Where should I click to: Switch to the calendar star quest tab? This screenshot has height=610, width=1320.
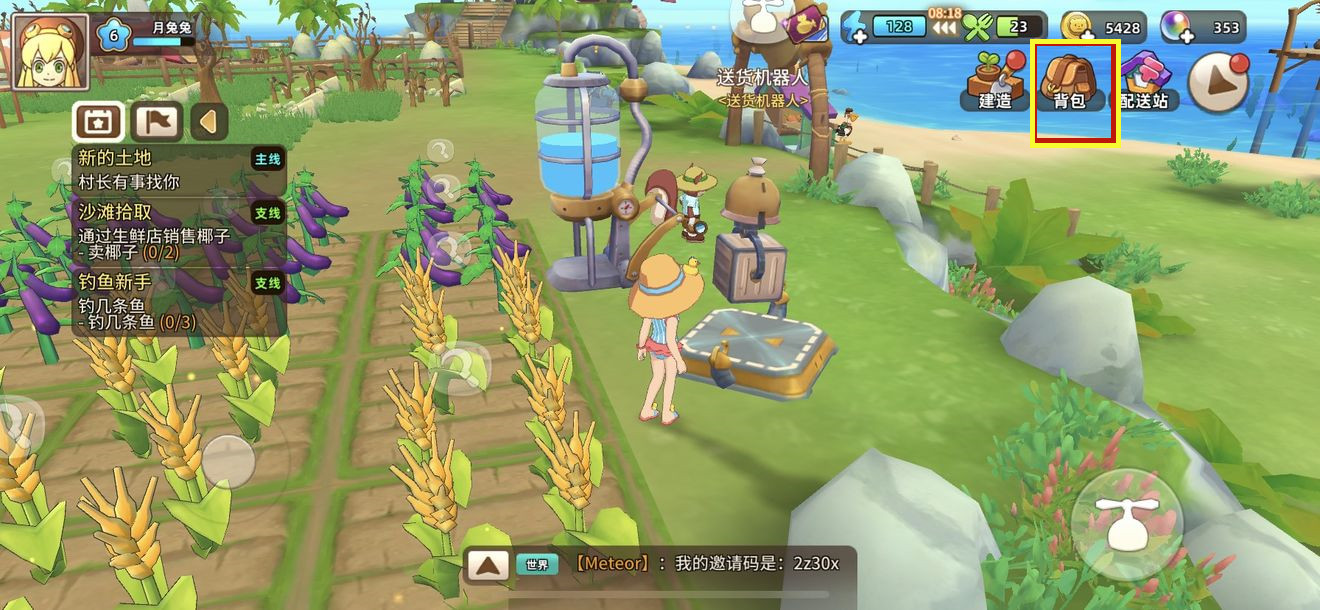point(98,122)
